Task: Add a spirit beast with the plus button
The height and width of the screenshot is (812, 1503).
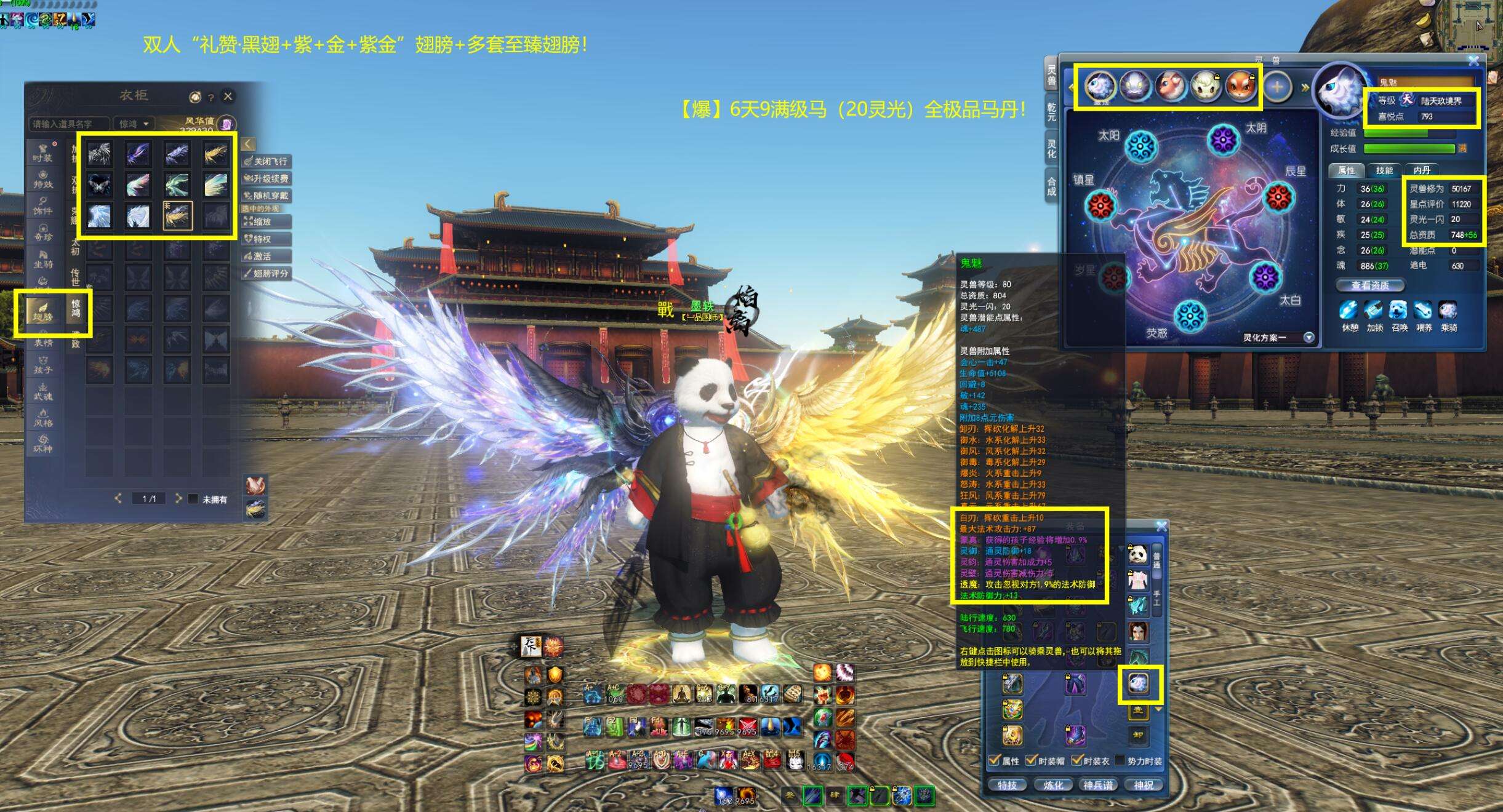Action: pos(1277,87)
